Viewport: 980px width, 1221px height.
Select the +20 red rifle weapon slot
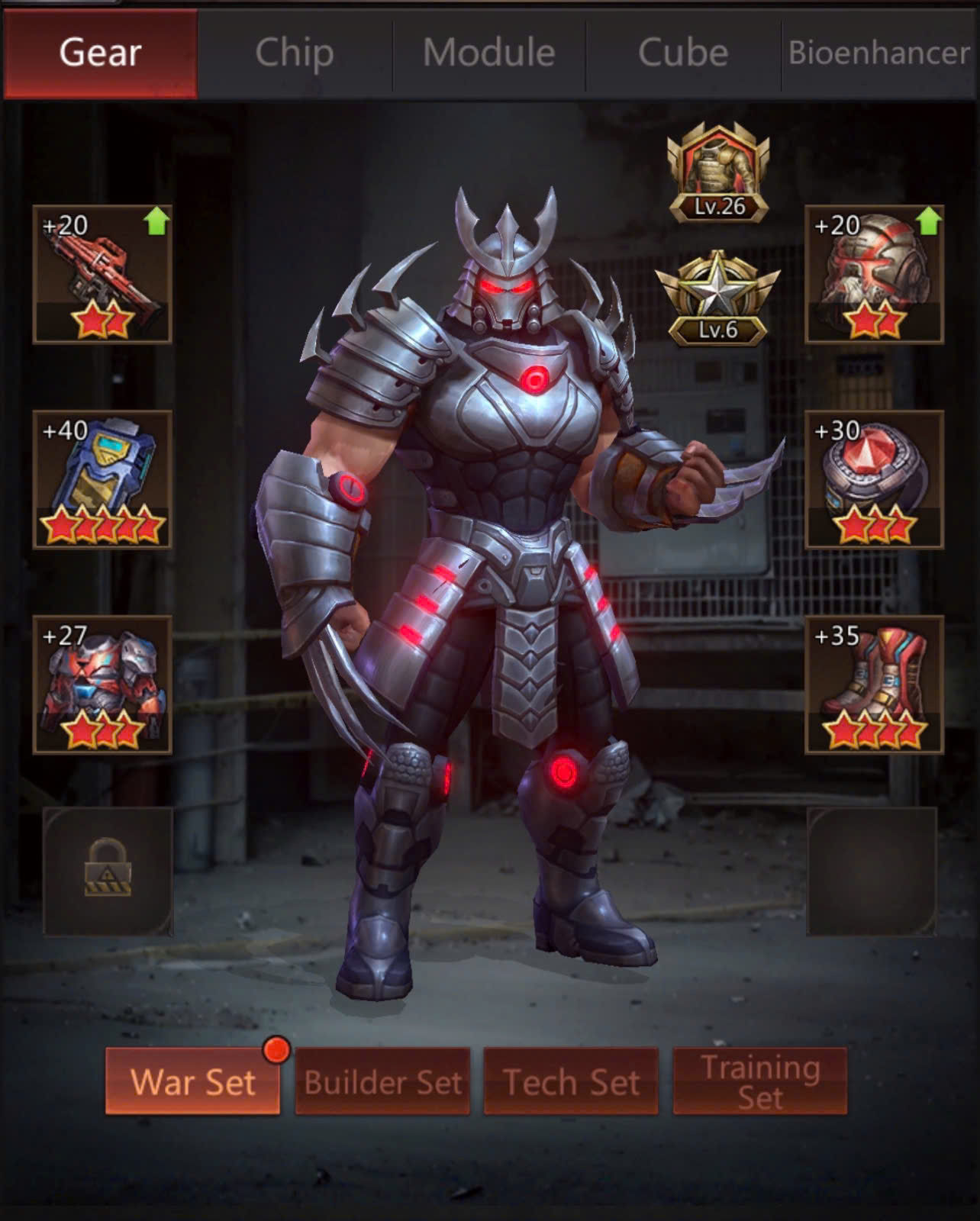[x=102, y=274]
